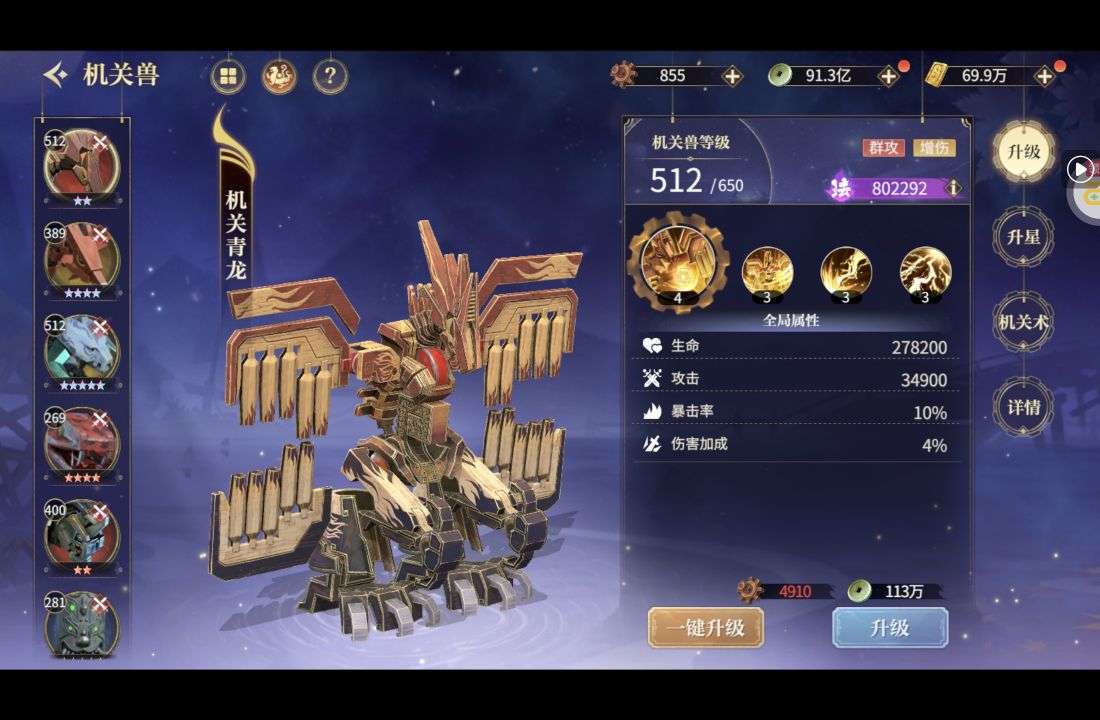Click the 一键升级 button
This screenshot has height=720, width=1100.
pos(706,627)
